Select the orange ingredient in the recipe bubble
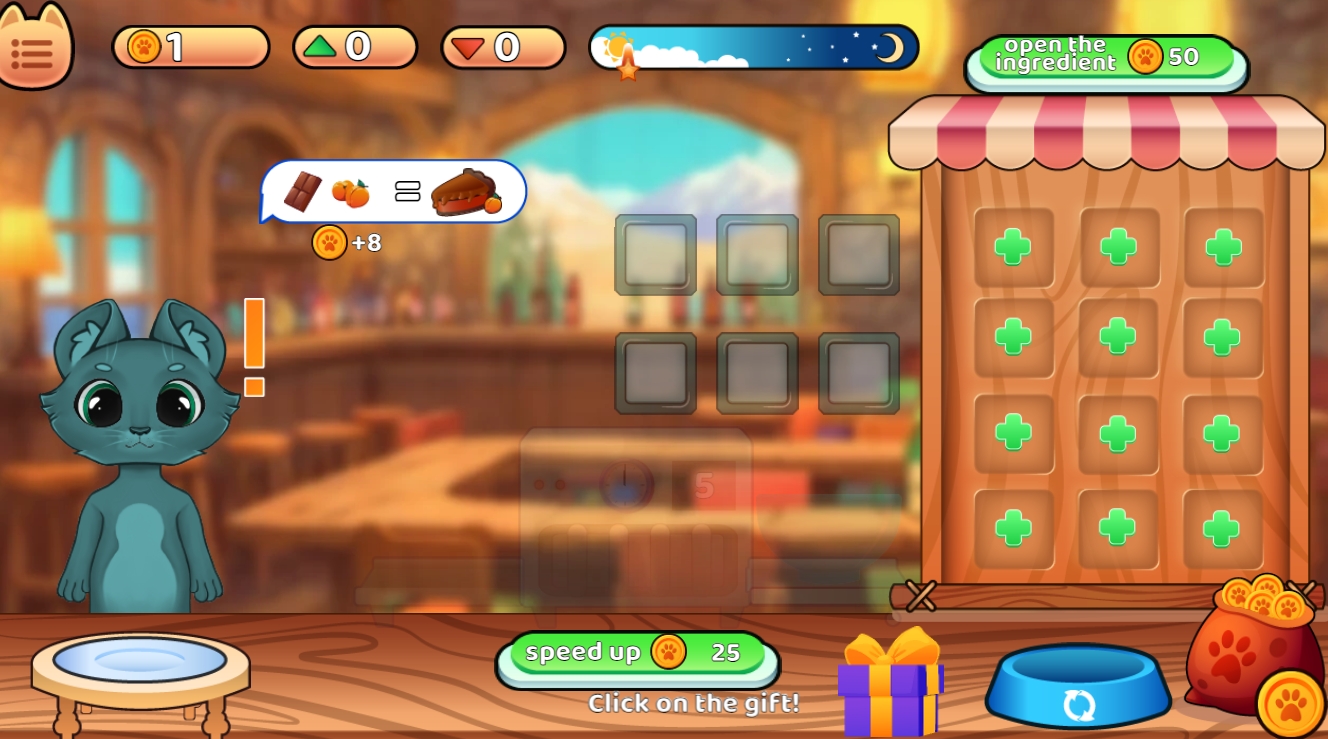 coord(349,190)
